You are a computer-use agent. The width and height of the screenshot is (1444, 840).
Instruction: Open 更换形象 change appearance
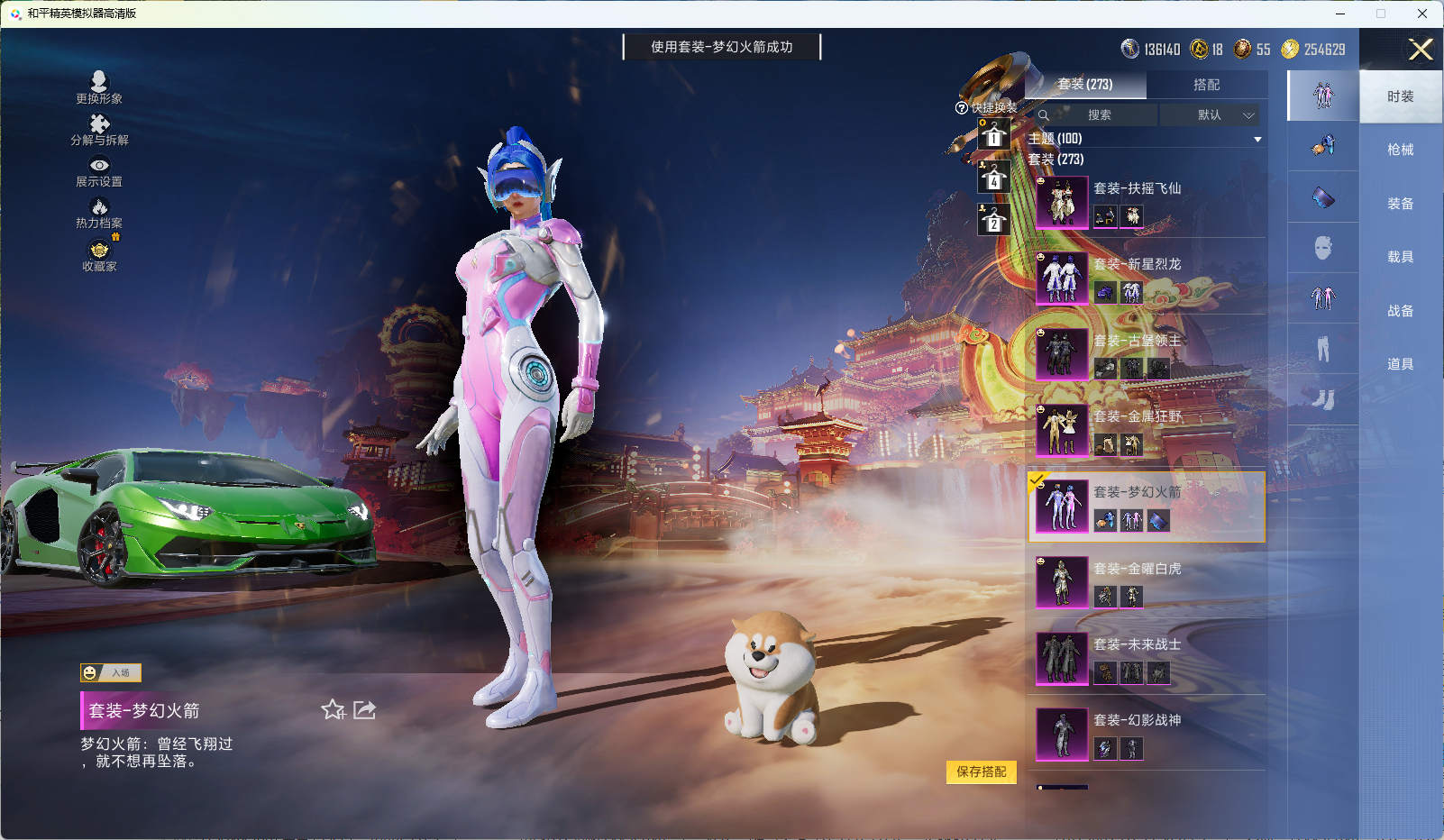(x=99, y=87)
